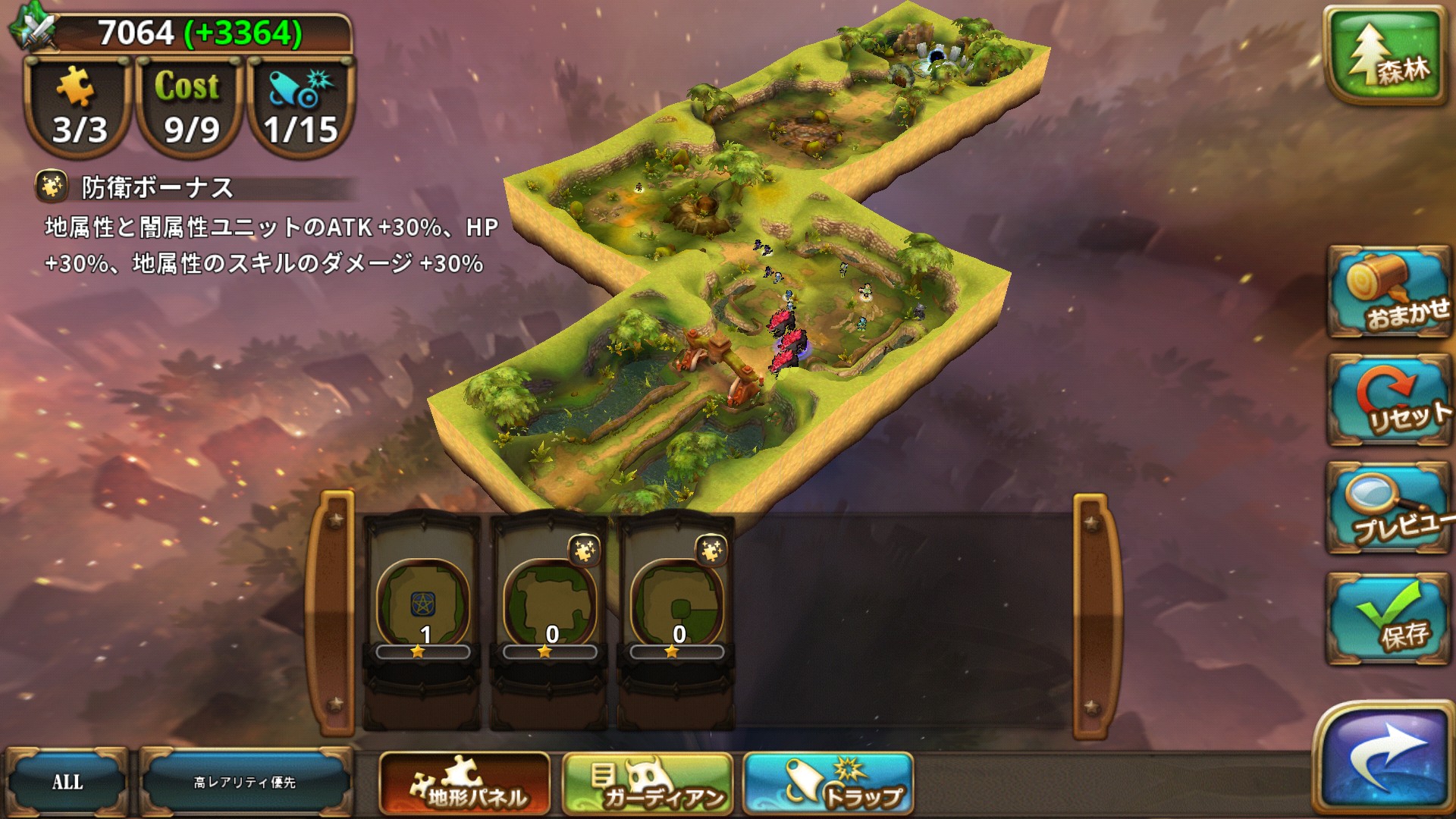The height and width of the screenshot is (819, 1456).
Task: Reset the layout with リセット
Action: point(1389,400)
